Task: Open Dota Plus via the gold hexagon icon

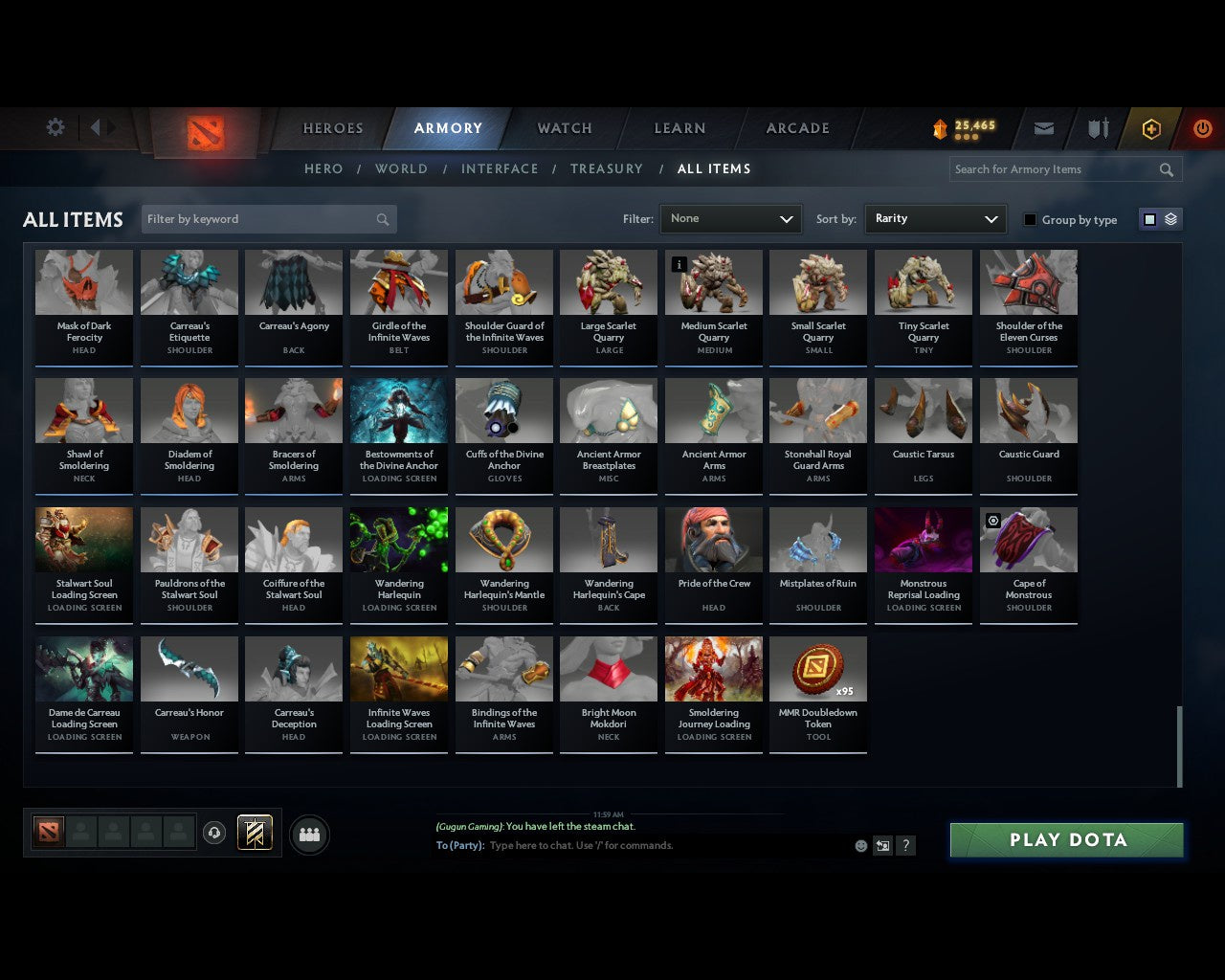Action: [x=1150, y=127]
